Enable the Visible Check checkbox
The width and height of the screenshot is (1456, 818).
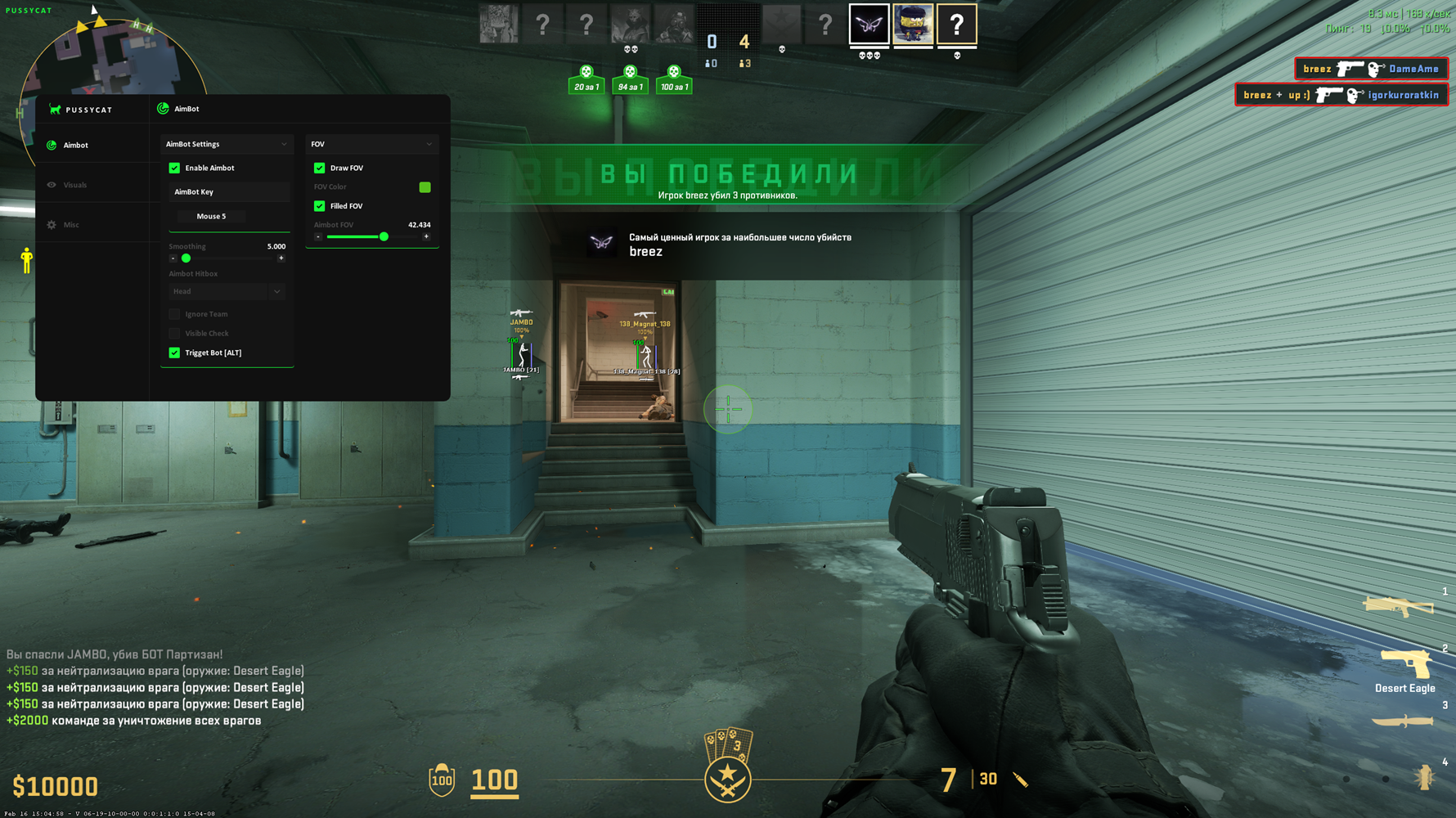(174, 334)
